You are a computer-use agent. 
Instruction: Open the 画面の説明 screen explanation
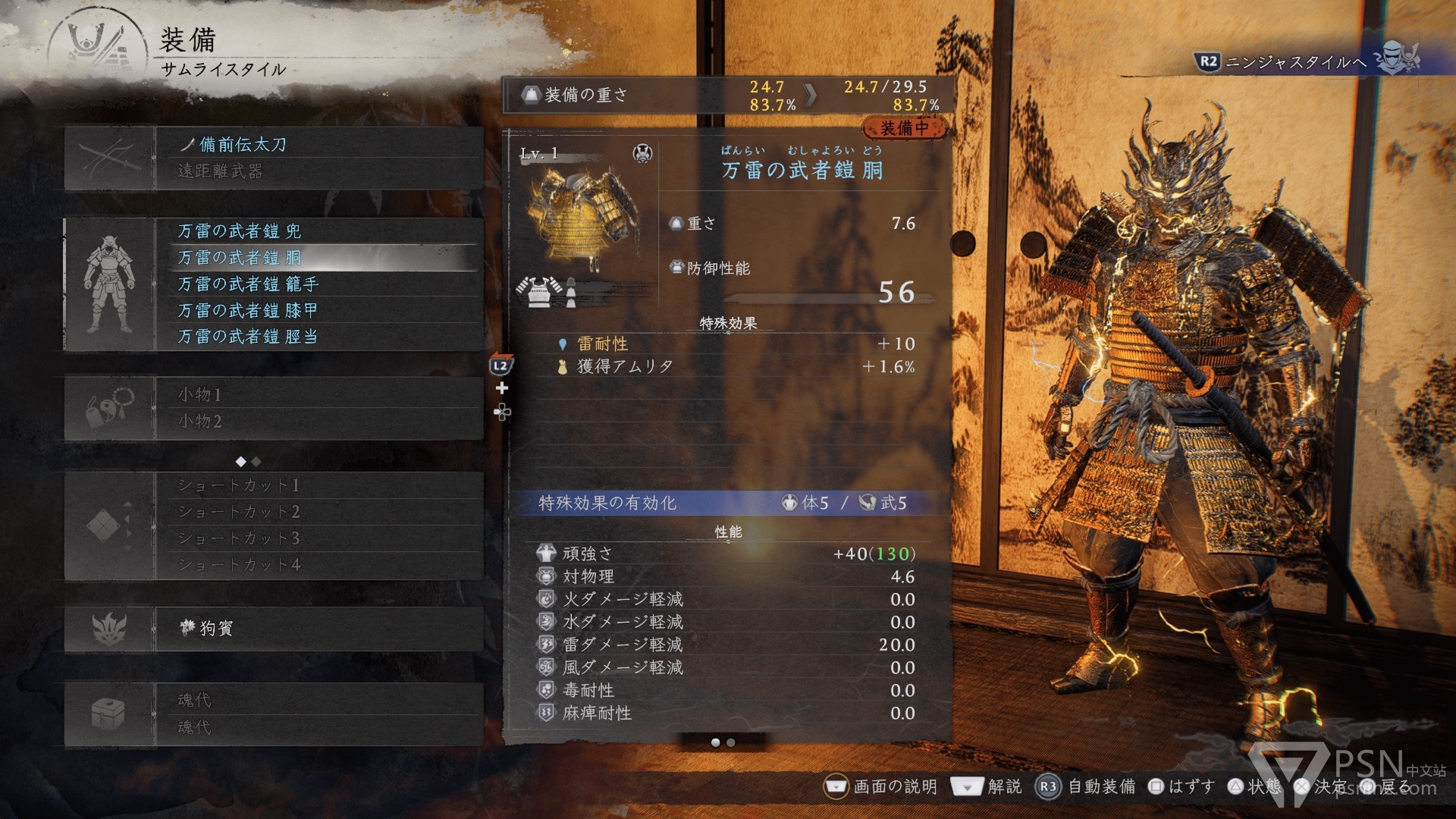tap(881, 786)
